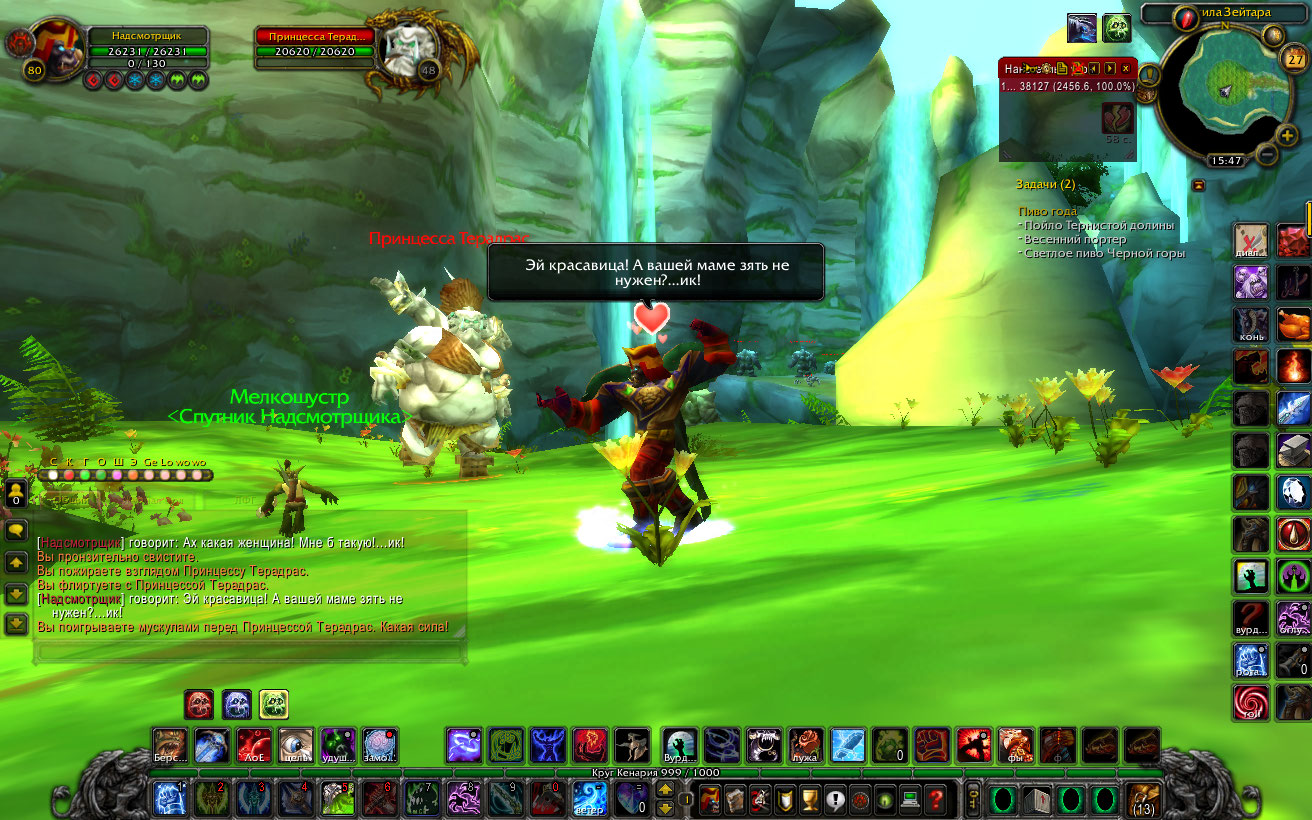Open the quest log exclamation mark button
Image resolution: width=1312 pixels, height=820 pixels.
click(834, 800)
